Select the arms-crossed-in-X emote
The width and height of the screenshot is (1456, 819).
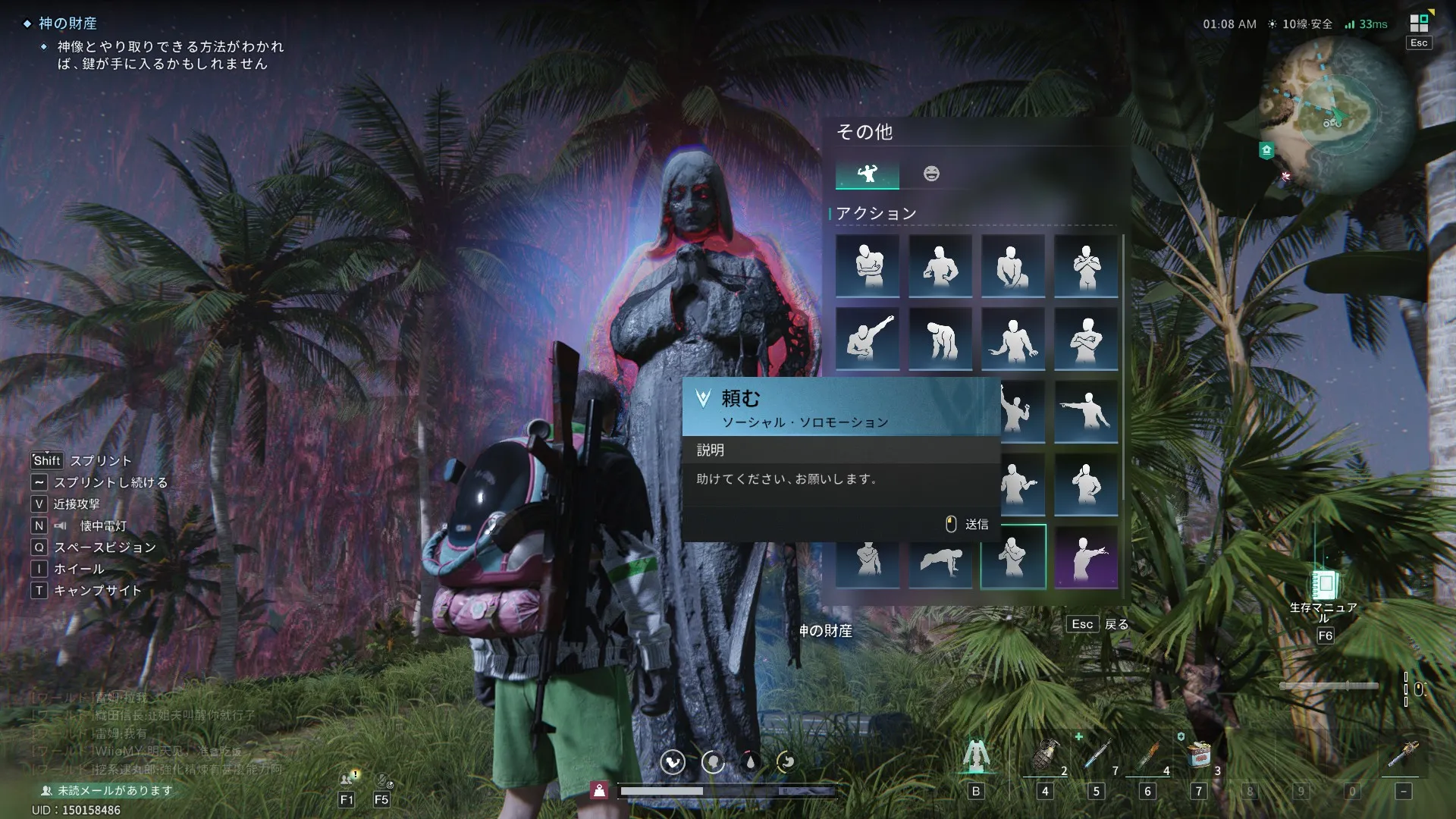(1086, 265)
